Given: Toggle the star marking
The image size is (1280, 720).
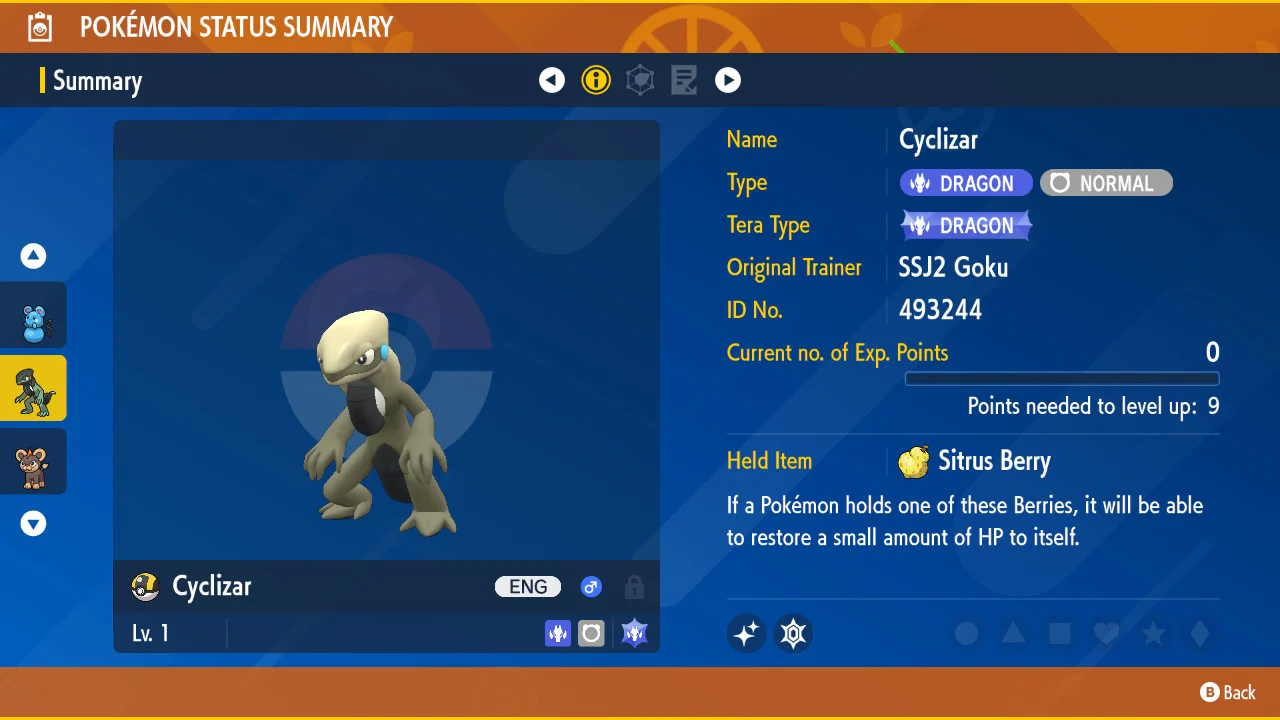Looking at the screenshot, I should [x=1153, y=634].
